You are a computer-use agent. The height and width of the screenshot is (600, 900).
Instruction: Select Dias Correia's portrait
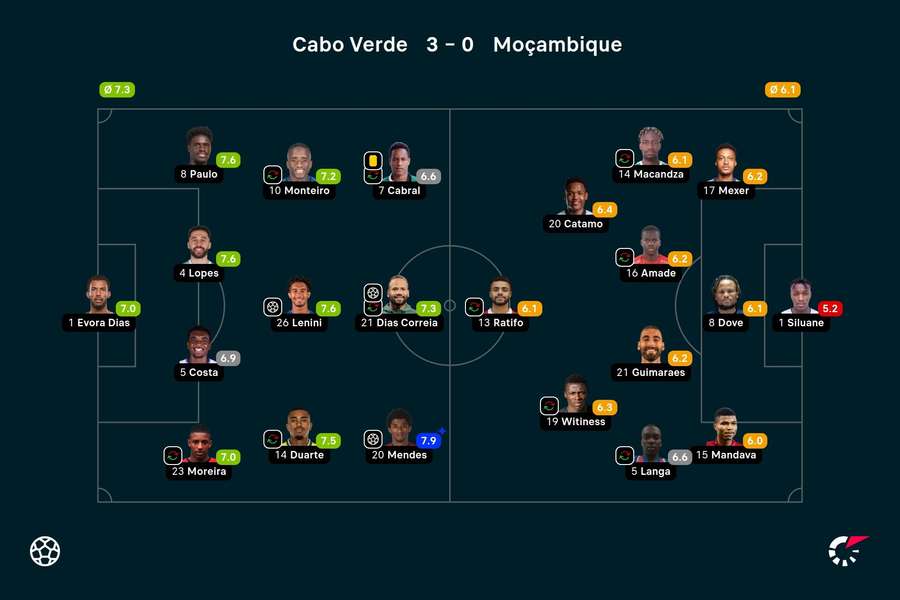pos(399,297)
